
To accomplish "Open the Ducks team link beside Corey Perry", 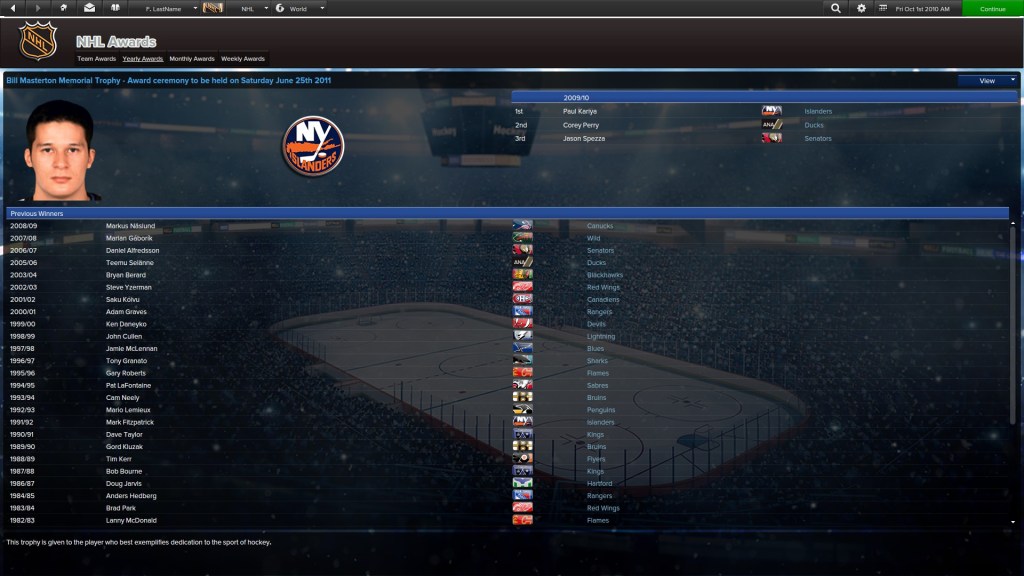I will click(814, 125).
